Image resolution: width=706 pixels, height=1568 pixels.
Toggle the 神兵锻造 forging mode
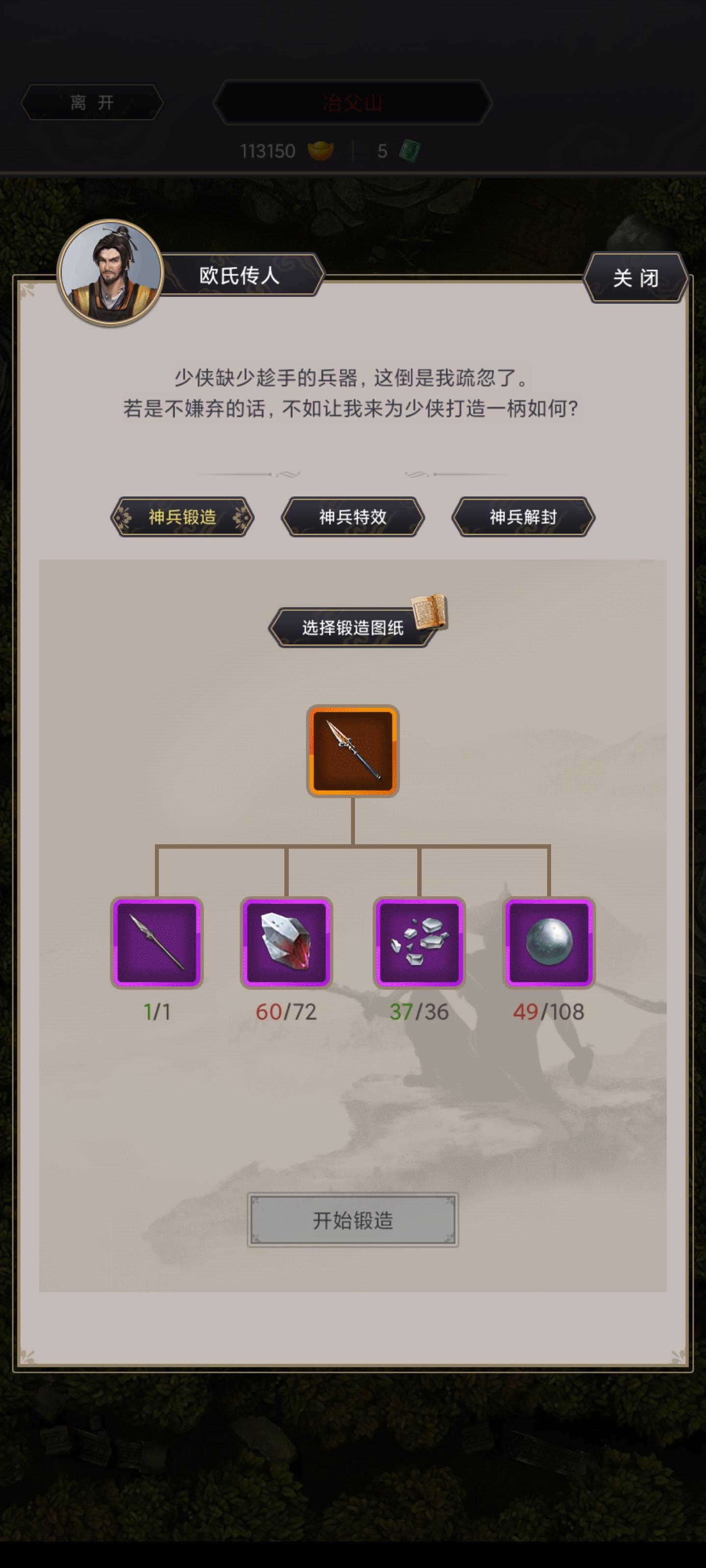(x=181, y=518)
